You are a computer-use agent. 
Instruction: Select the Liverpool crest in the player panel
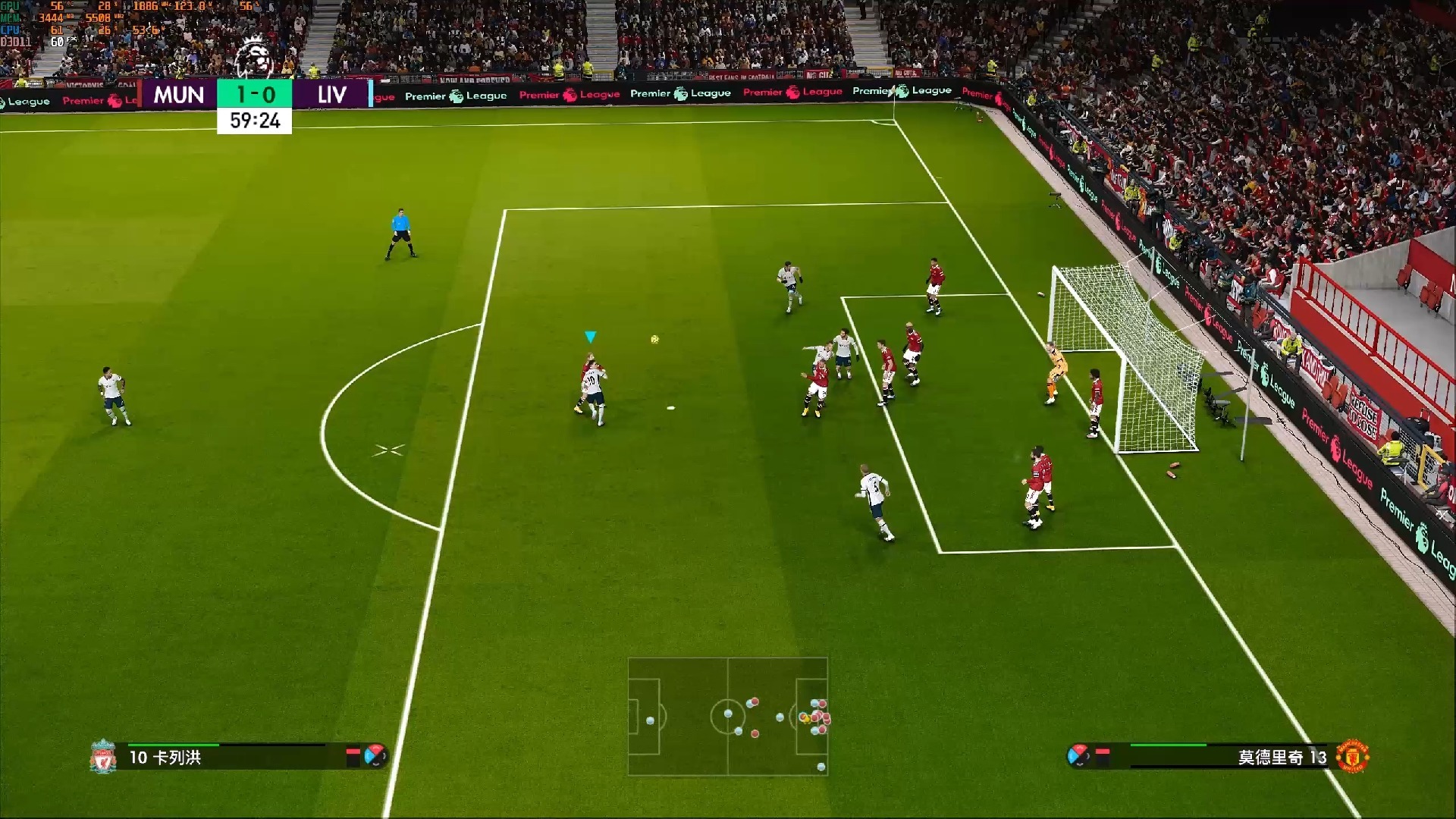[102, 757]
